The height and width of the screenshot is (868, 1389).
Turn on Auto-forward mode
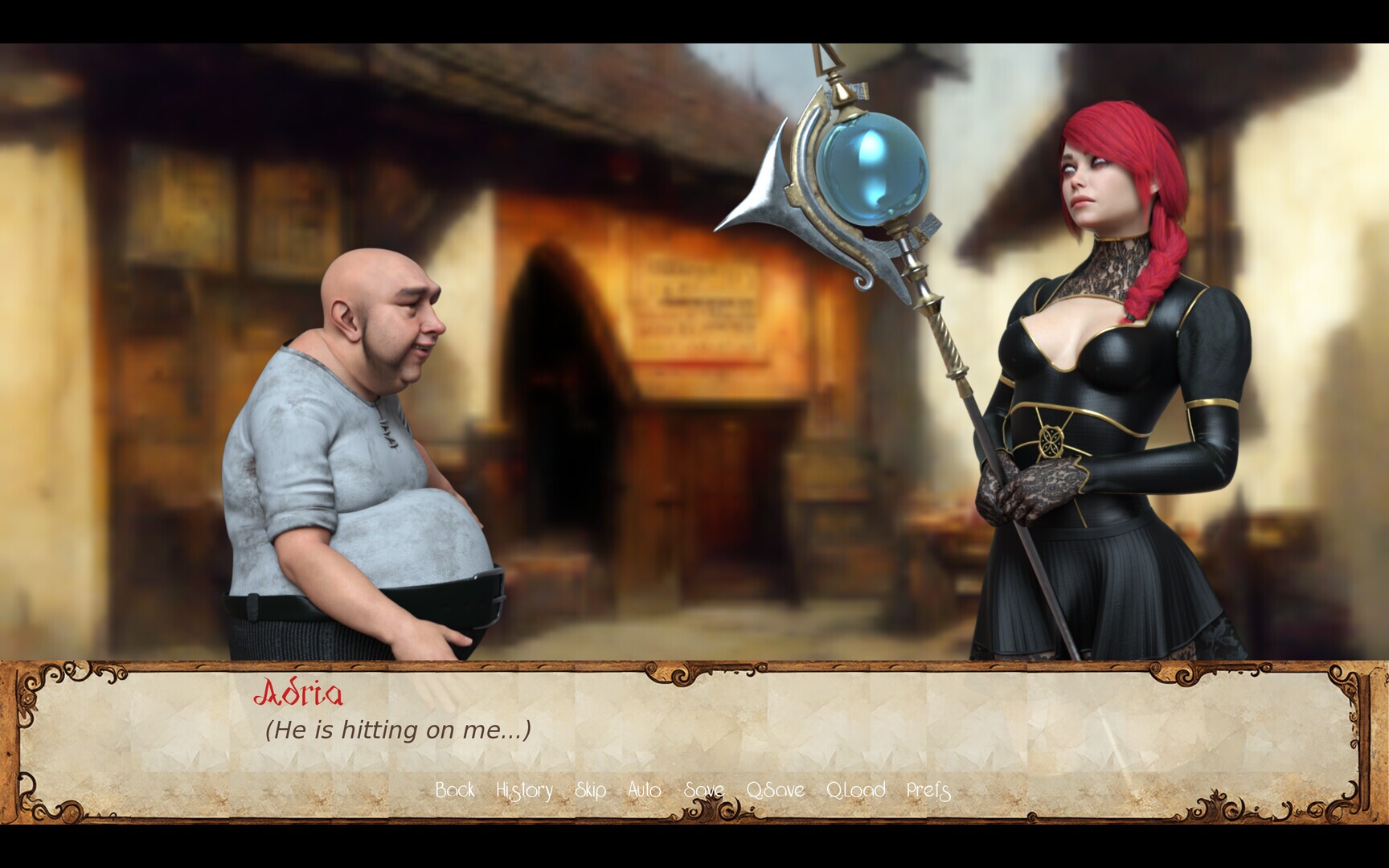[645, 791]
